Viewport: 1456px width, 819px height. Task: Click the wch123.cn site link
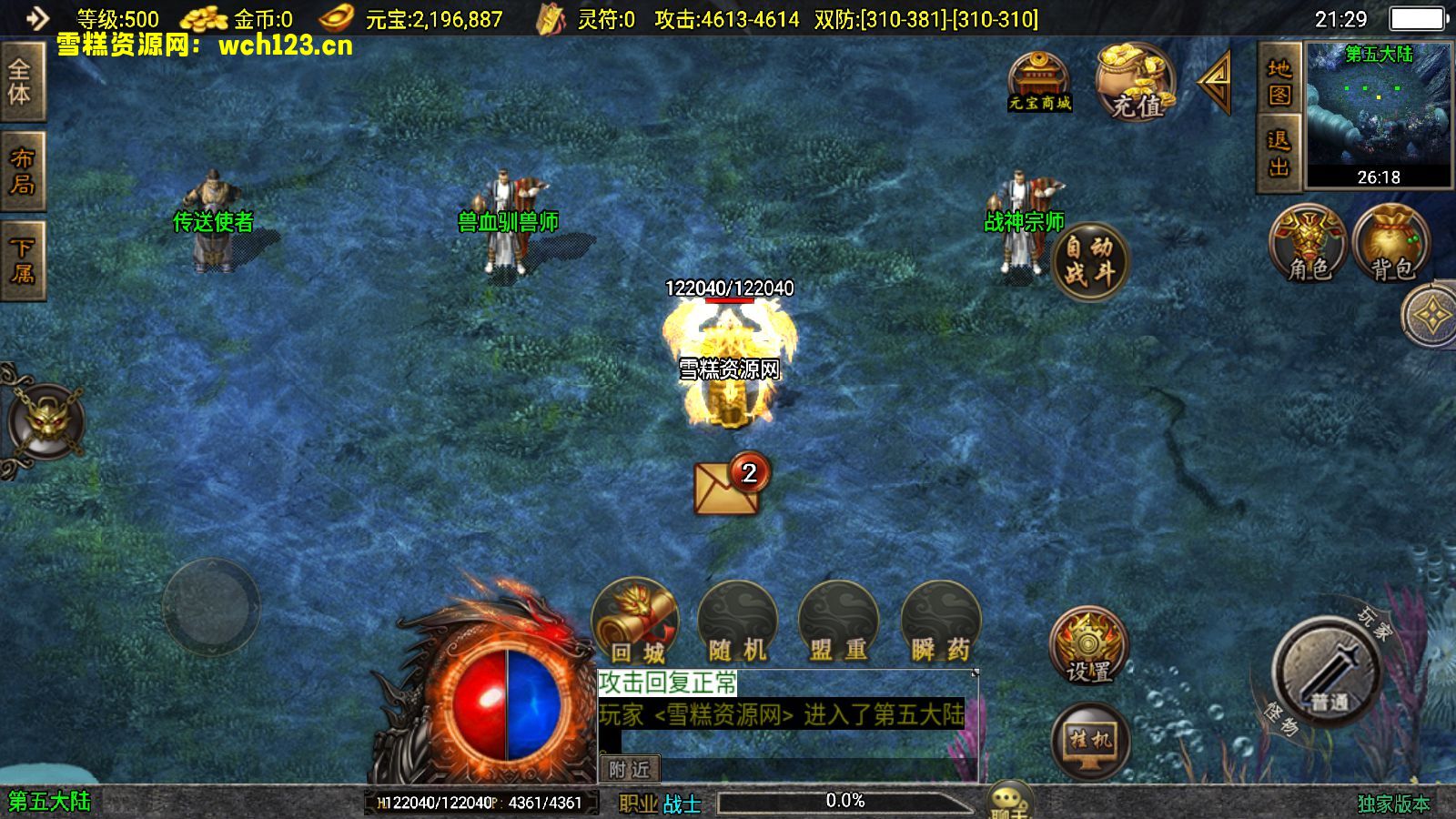pyautogui.click(x=278, y=47)
